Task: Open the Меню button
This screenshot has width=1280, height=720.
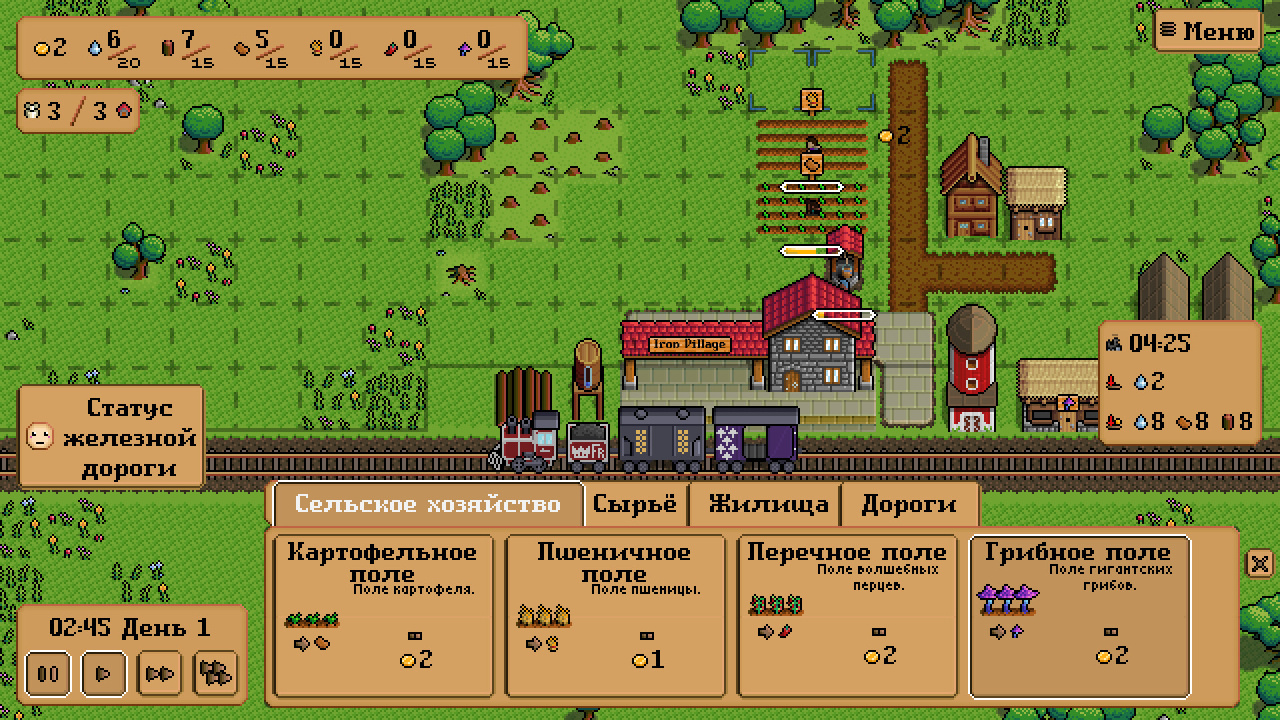Action: (1207, 30)
